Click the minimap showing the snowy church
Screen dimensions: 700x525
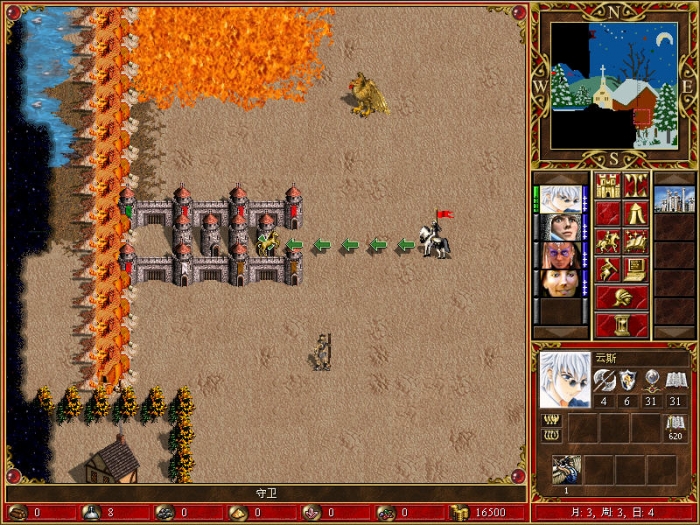pyautogui.click(x=613, y=87)
